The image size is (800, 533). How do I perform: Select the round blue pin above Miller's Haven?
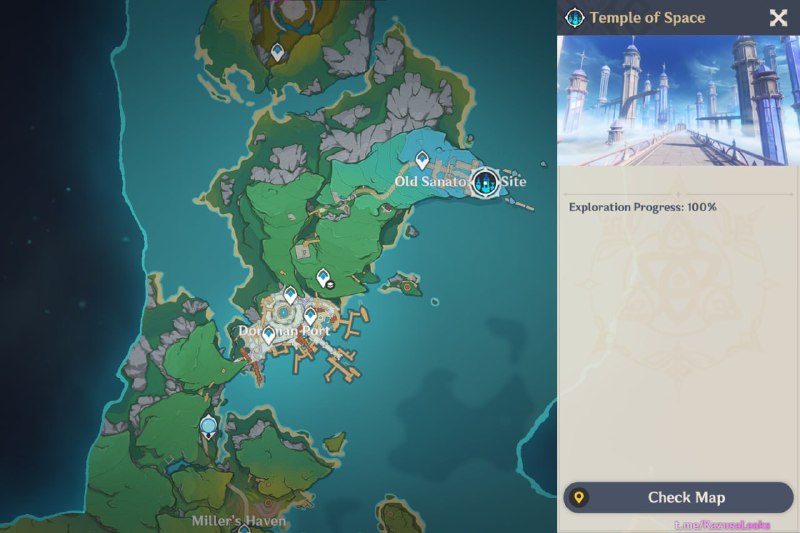[208, 428]
